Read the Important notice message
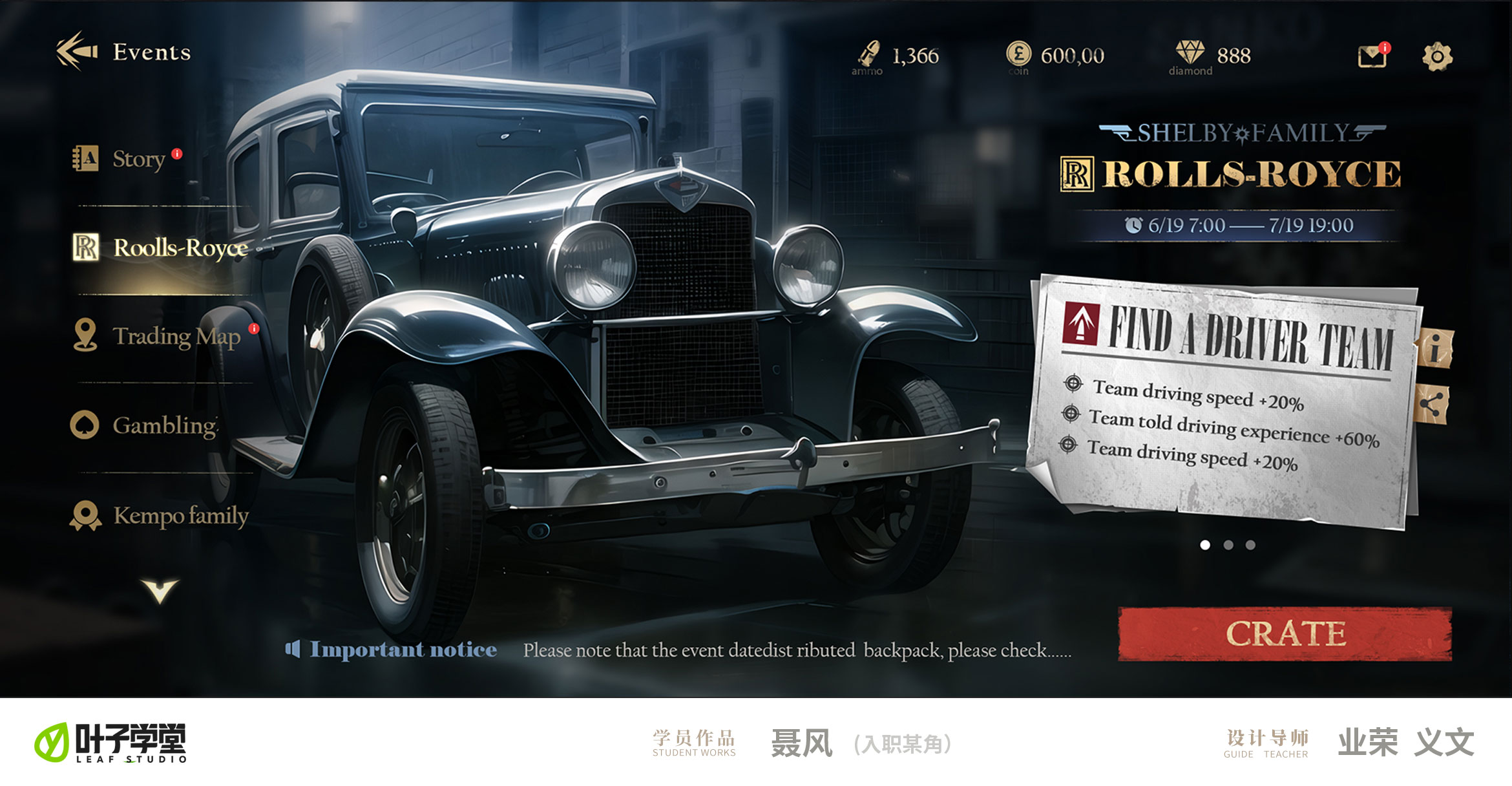The height and width of the screenshot is (786, 1512). coord(796,650)
